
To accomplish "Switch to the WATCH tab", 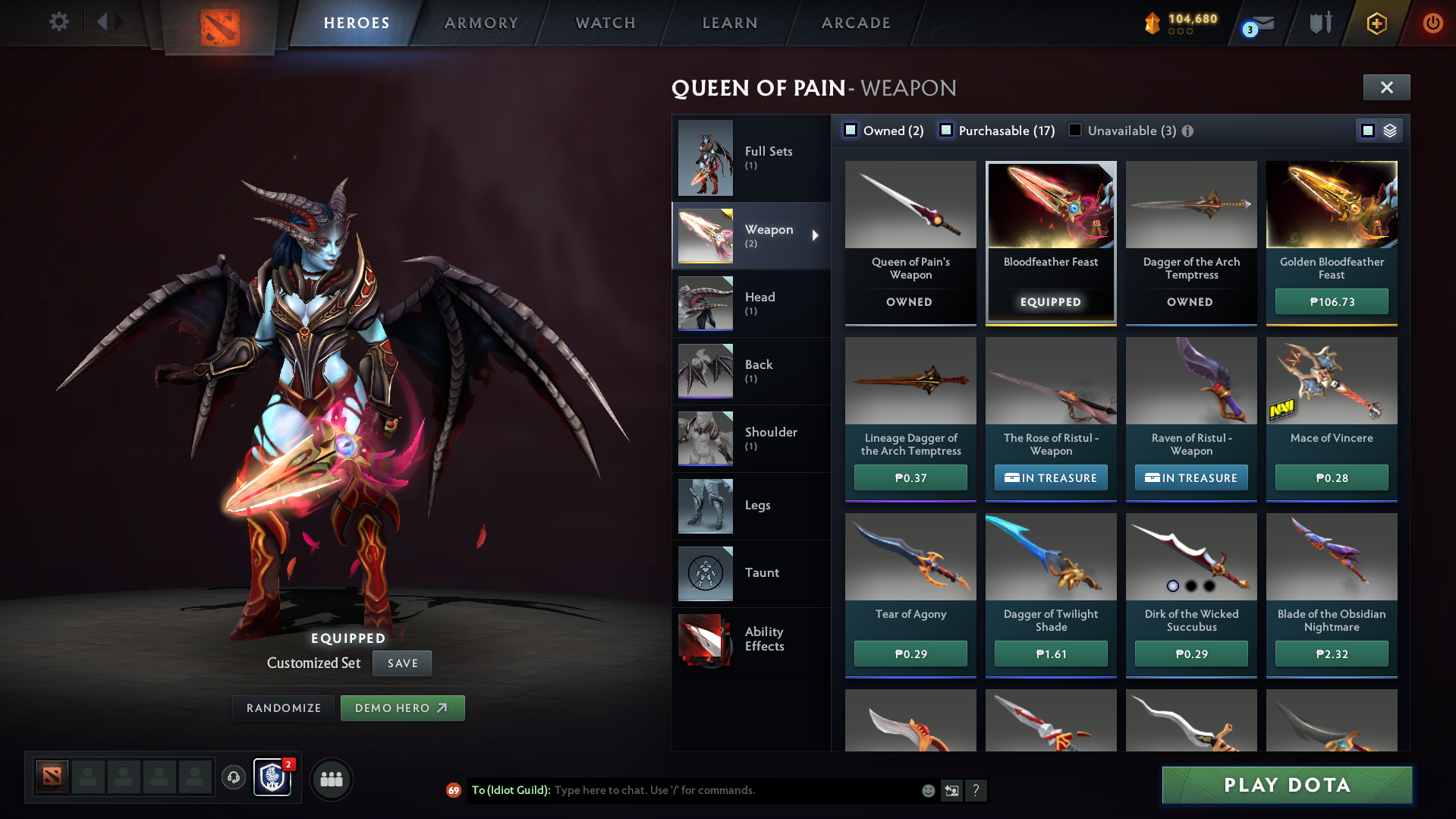I will [x=605, y=23].
